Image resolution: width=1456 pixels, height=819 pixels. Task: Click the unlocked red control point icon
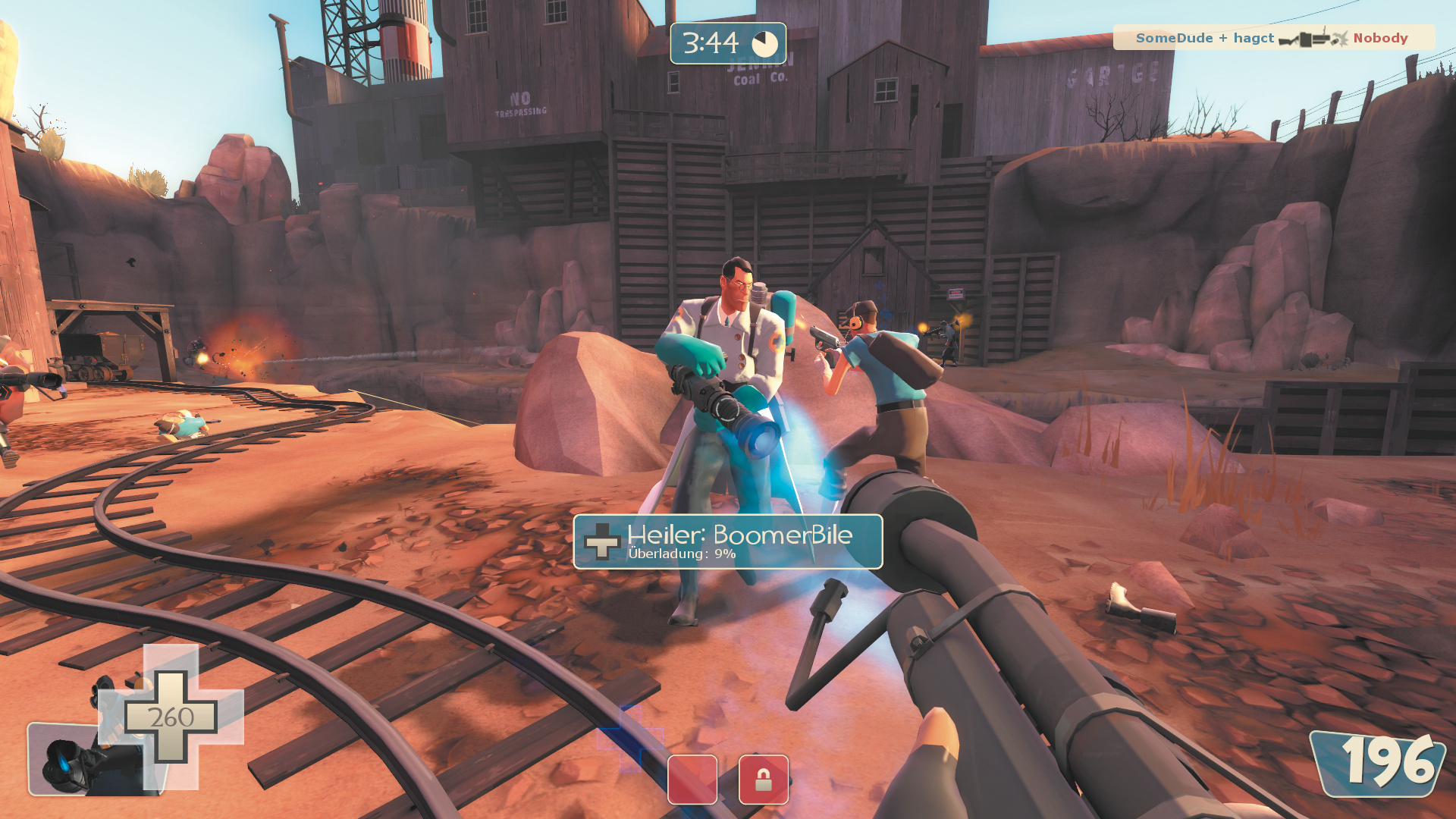point(692,779)
